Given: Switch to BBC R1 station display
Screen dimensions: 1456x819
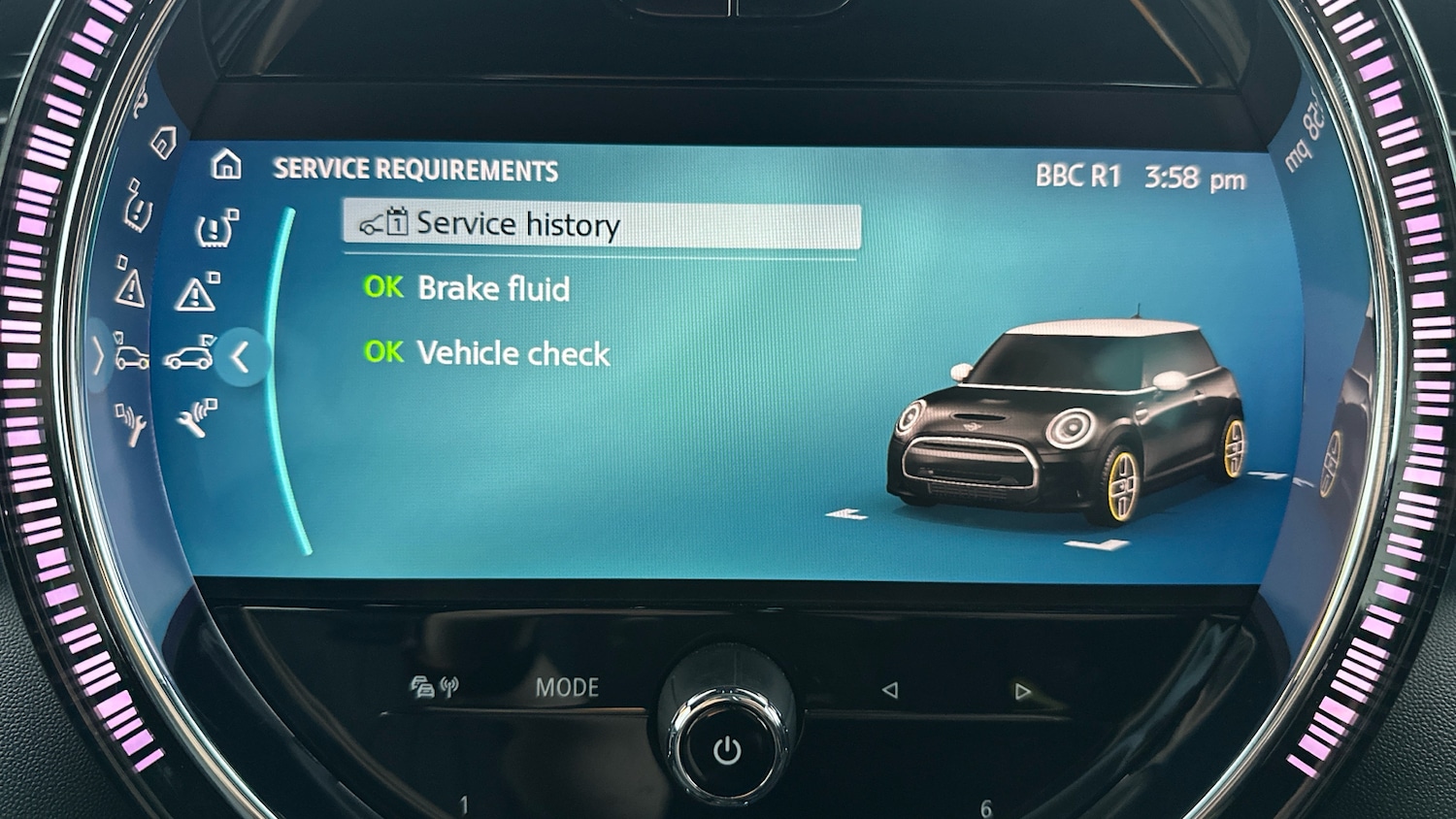Looking at the screenshot, I should [x=1080, y=175].
